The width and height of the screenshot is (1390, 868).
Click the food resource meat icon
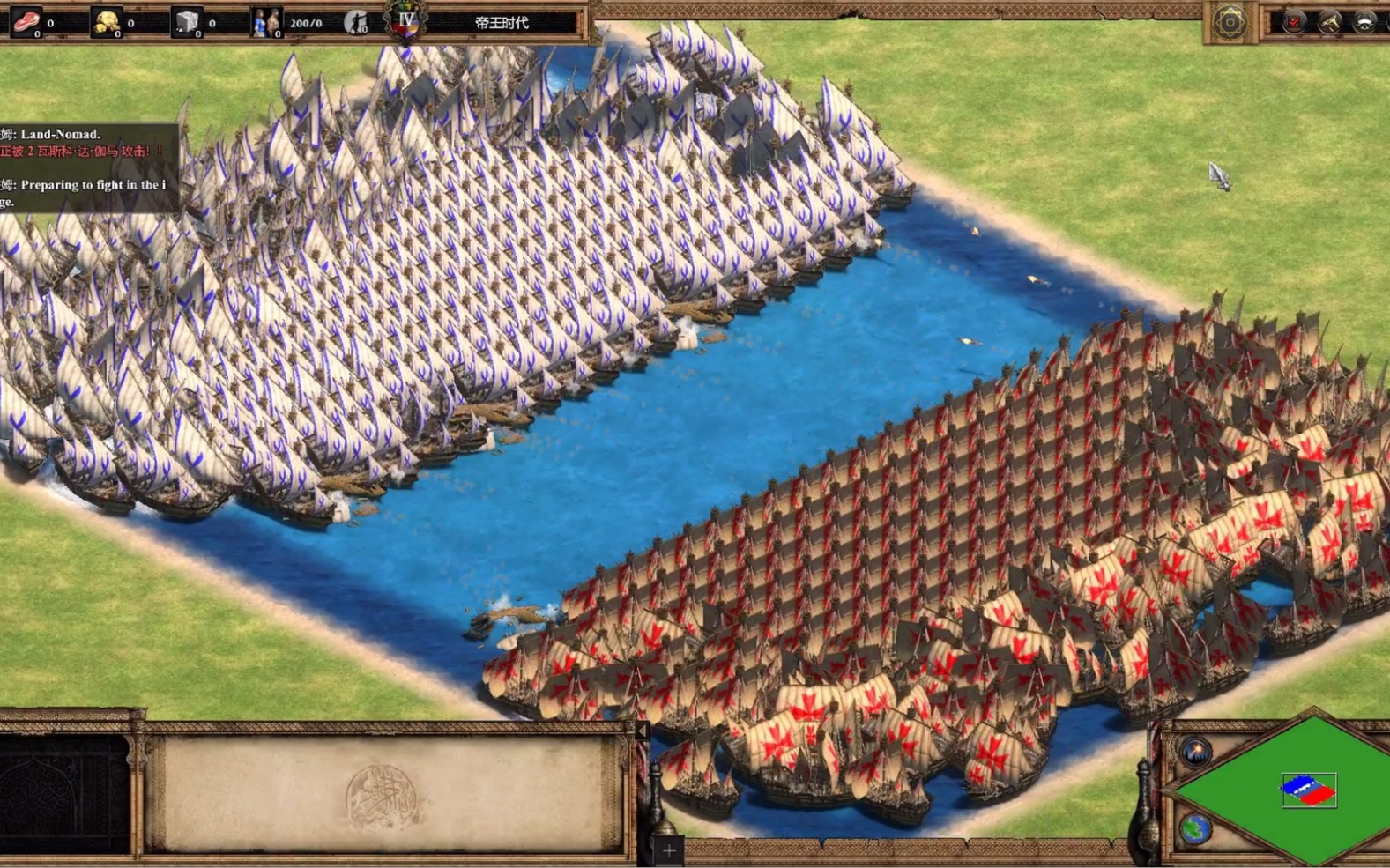26,22
